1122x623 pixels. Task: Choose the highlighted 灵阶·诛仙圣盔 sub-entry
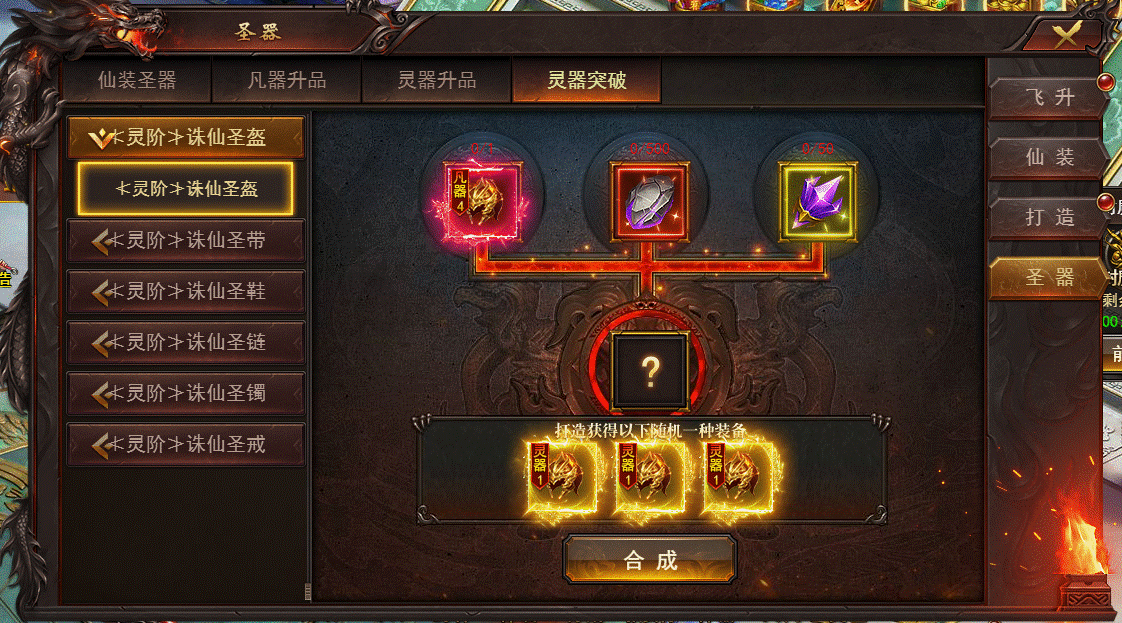pos(186,188)
